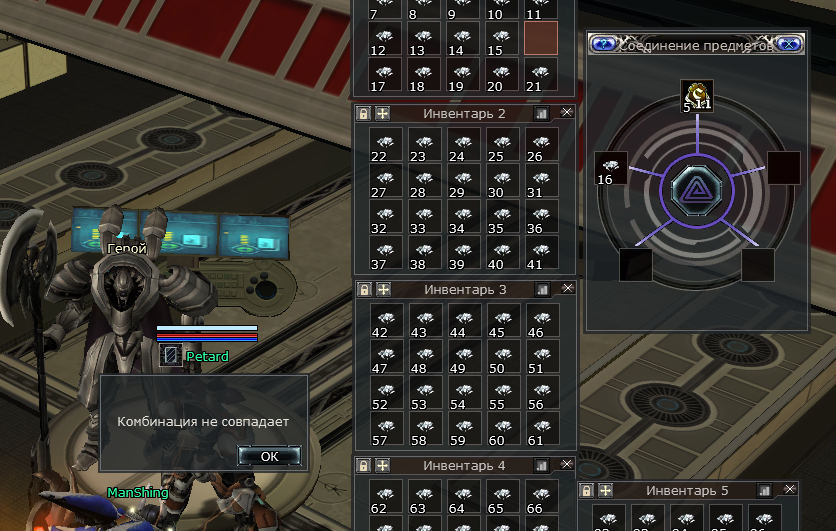
Task: Select the combine slot holding item 16
Action: (610, 168)
